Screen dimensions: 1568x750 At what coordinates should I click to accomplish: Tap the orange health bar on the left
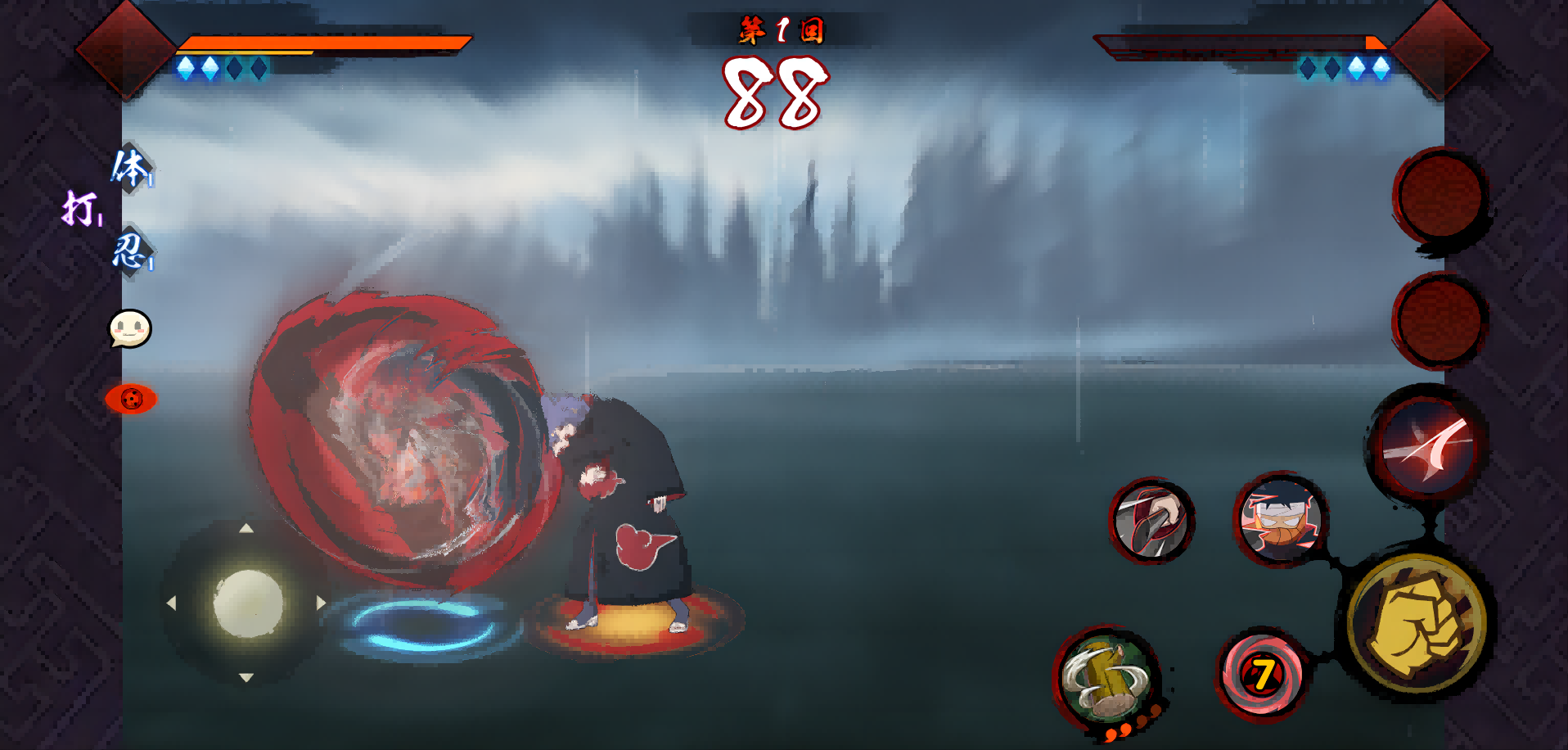click(327, 43)
